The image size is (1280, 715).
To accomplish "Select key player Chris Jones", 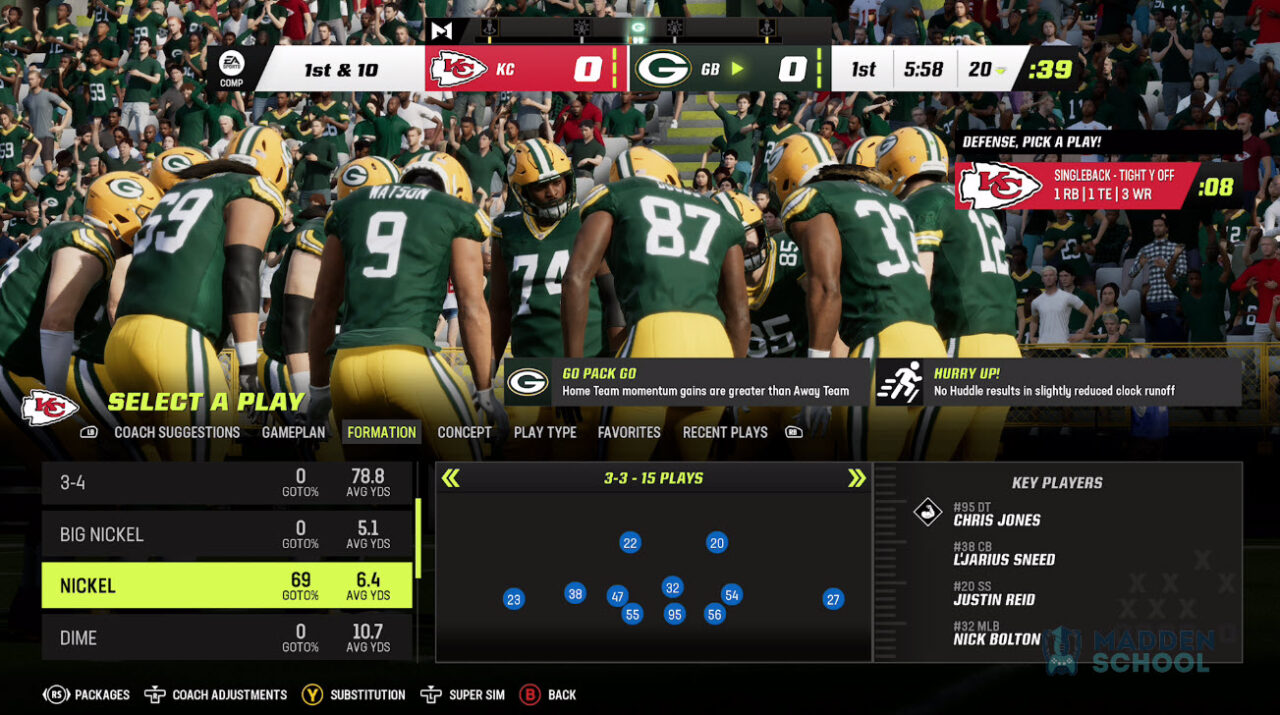I will tap(996, 520).
